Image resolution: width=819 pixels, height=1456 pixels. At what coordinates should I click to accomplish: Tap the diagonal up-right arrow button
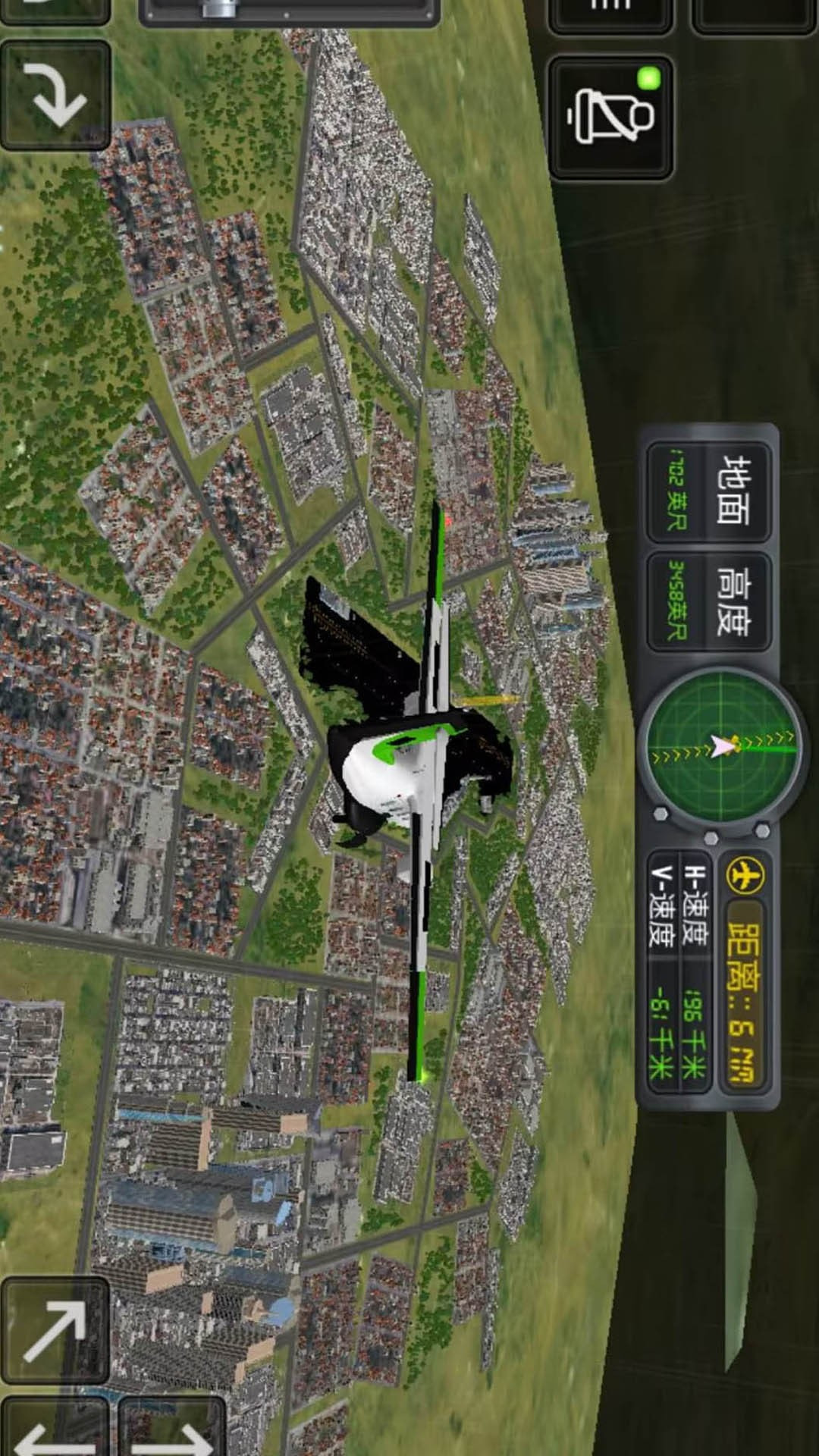coord(55,1330)
